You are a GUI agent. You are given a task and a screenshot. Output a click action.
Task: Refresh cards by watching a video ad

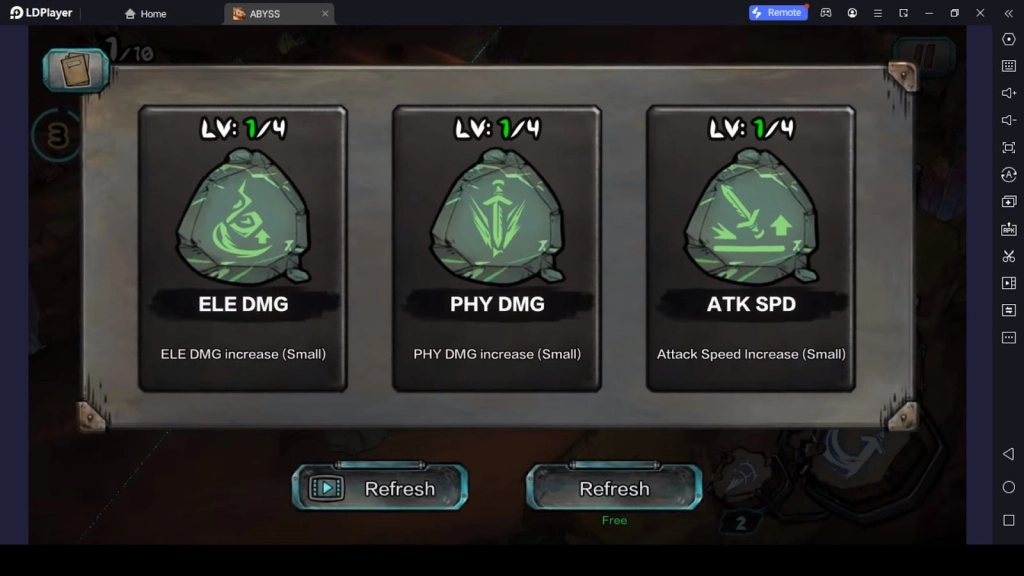380,488
